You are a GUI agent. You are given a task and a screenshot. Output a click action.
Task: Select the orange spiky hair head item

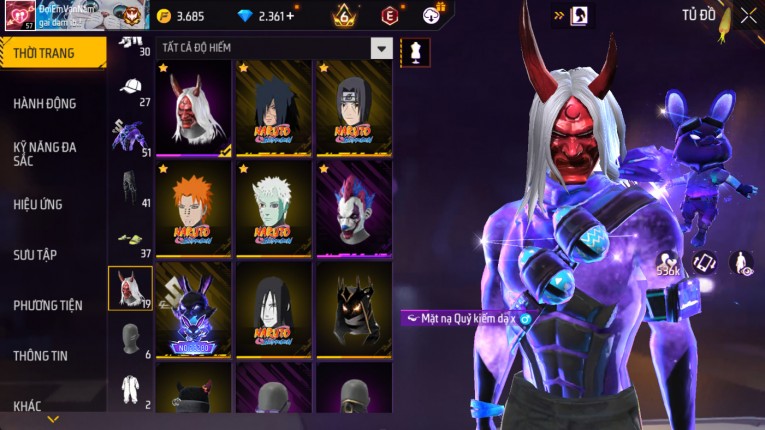194,208
